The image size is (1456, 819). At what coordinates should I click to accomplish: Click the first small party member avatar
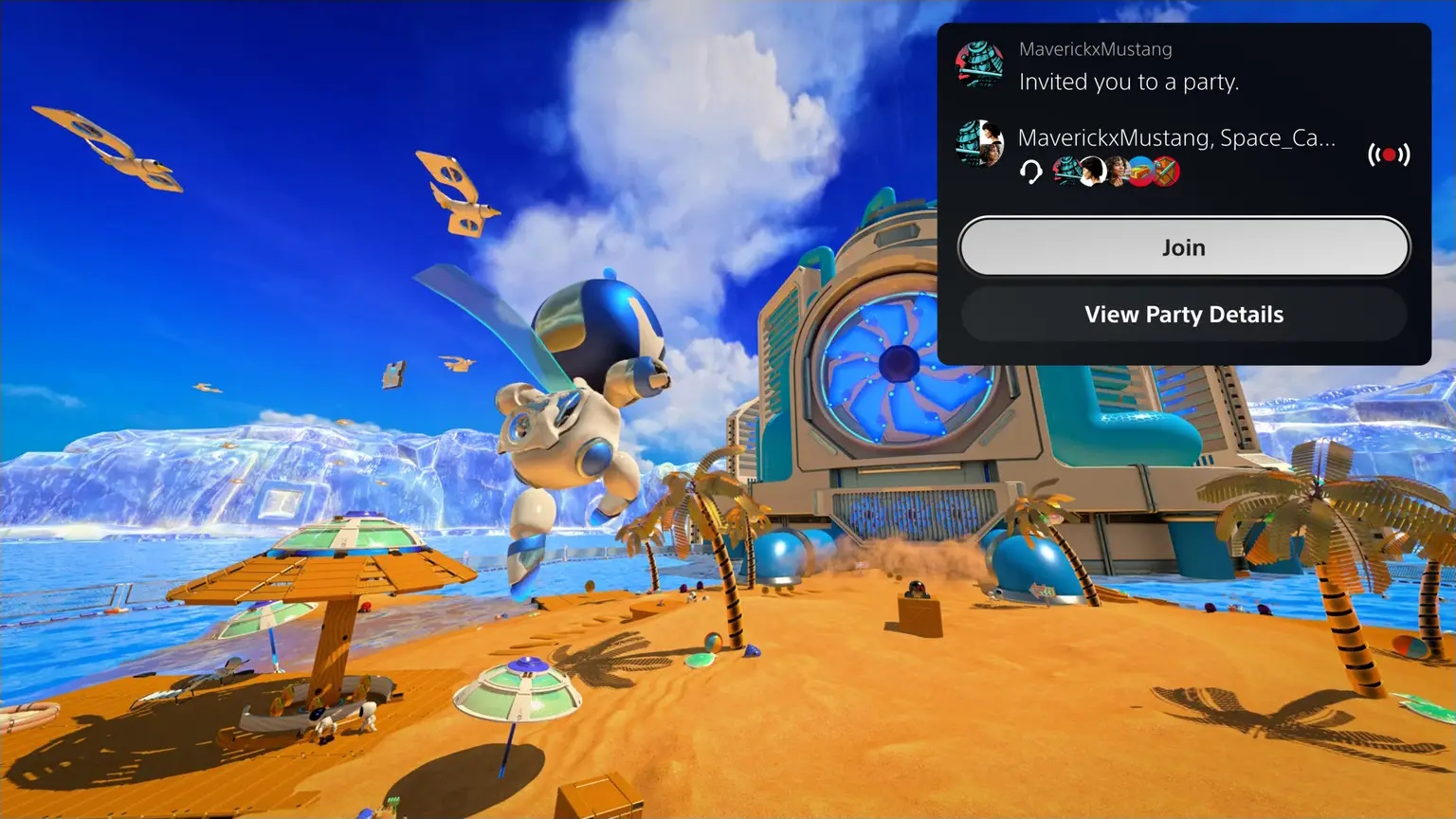[1064, 173]
